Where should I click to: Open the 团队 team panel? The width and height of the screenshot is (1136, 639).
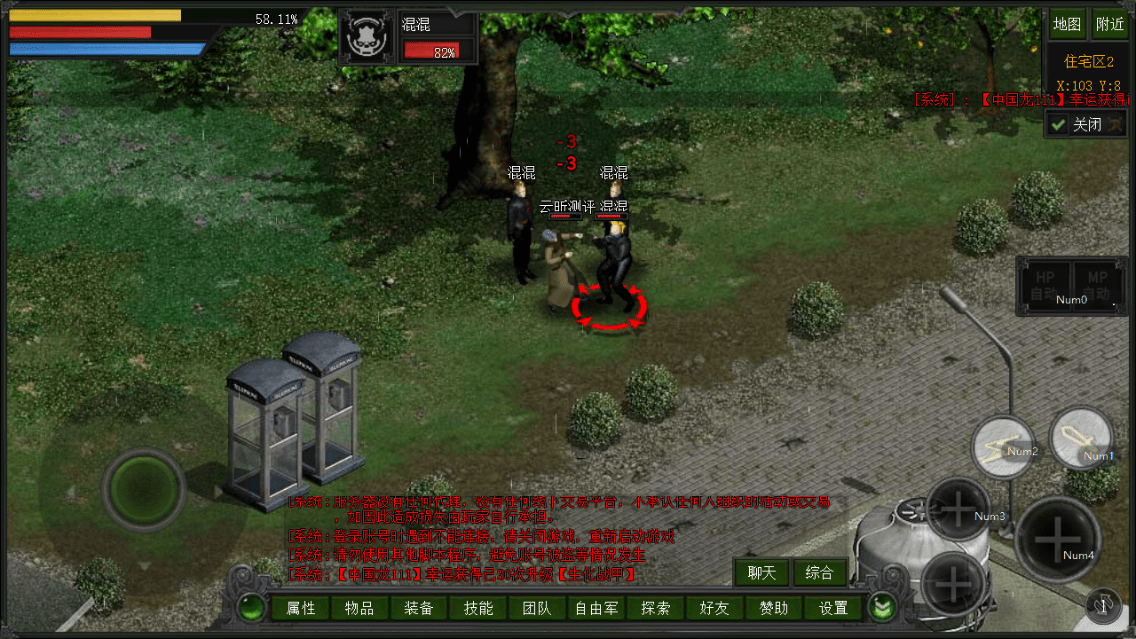(537, 608)
